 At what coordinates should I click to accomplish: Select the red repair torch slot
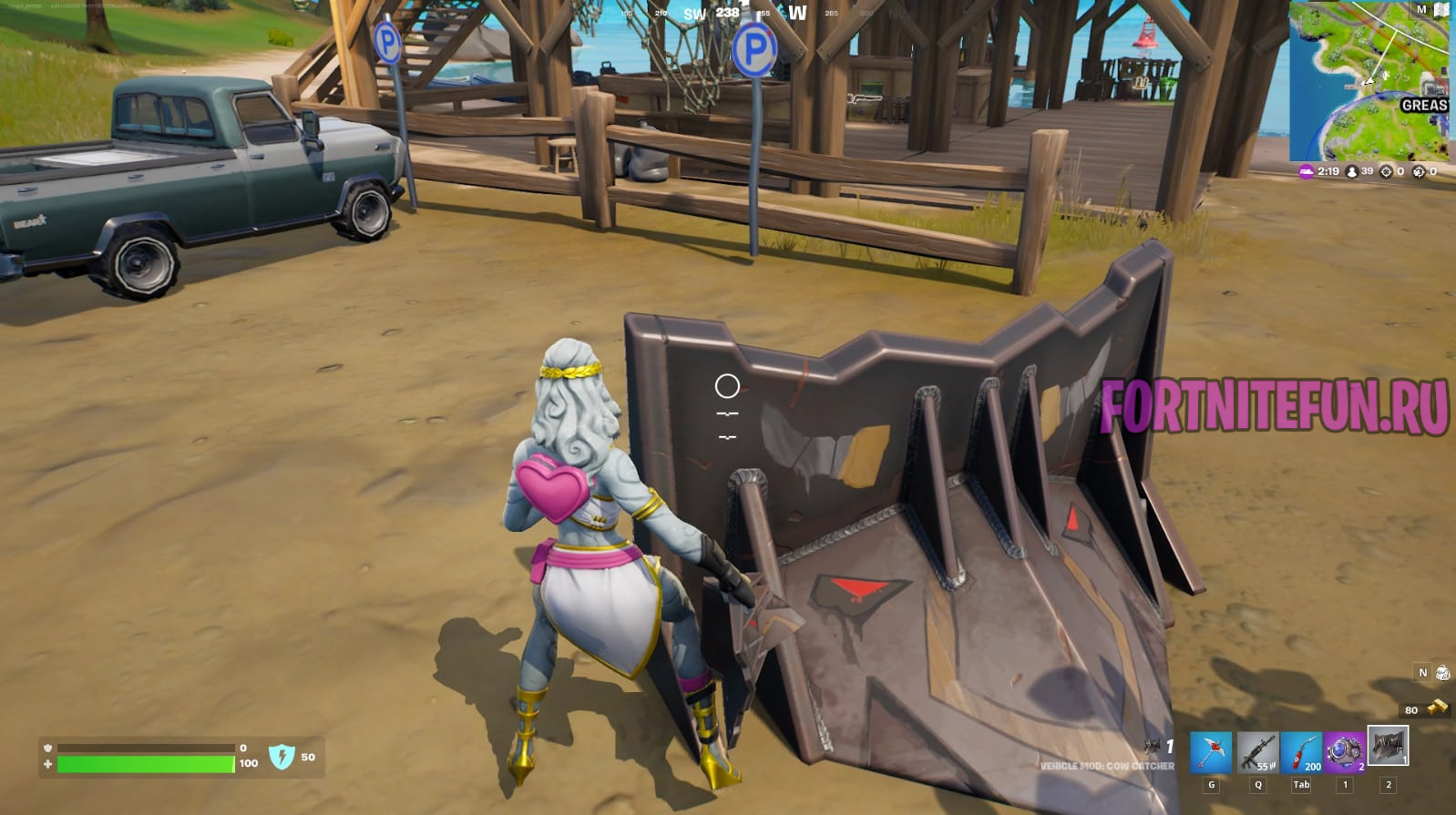pyautogui.click(x=1300, y=753)
